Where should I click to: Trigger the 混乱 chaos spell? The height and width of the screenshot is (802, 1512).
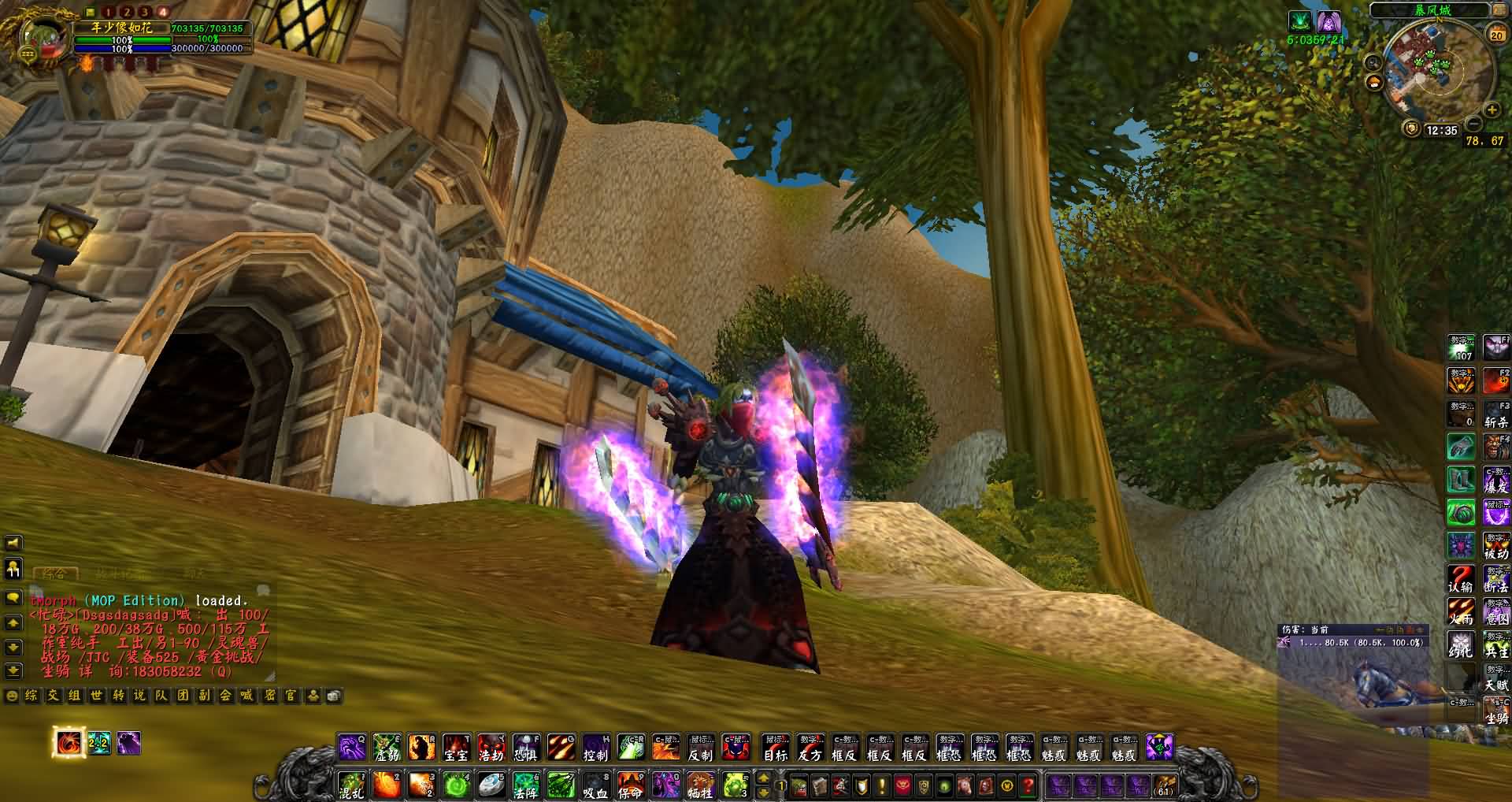pos(351,785)
